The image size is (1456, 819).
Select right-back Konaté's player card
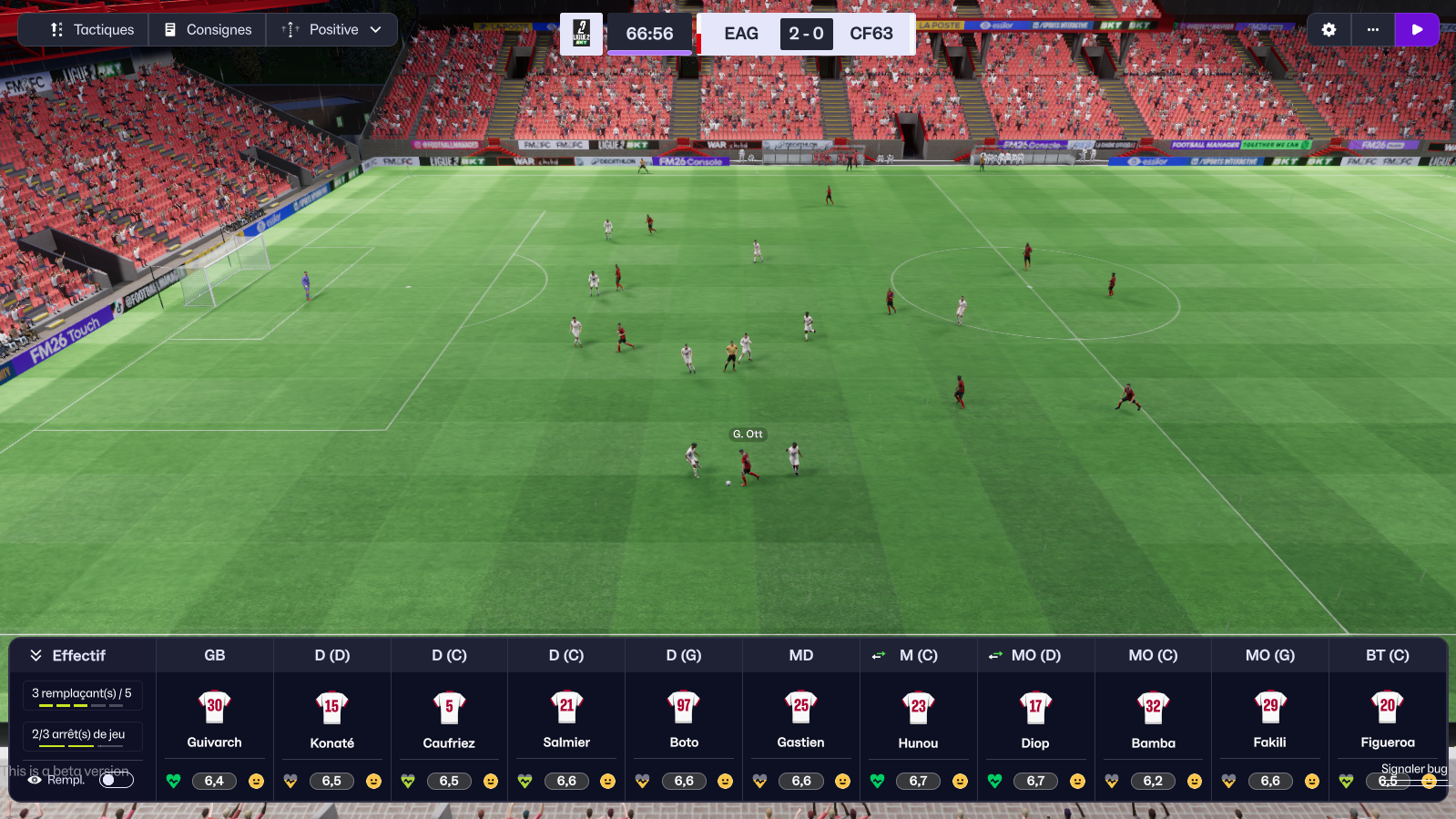(332, 719)
